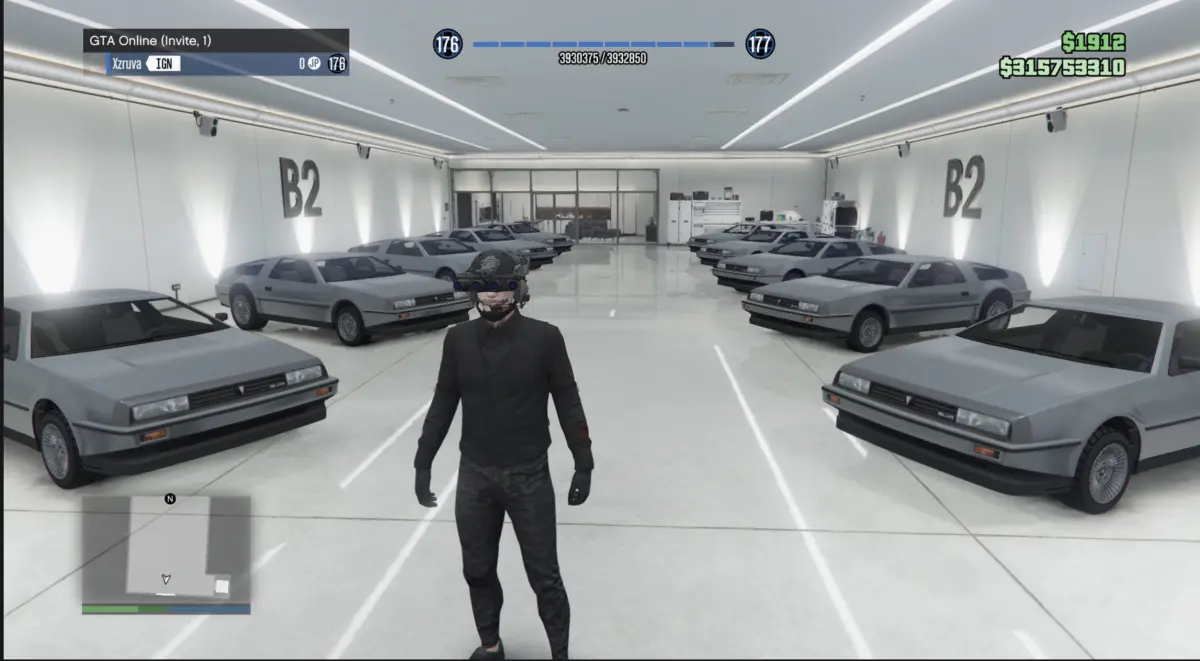Select the Xzruva player row
This screenshot has width=1200, height=661.
tap(216, 64)
